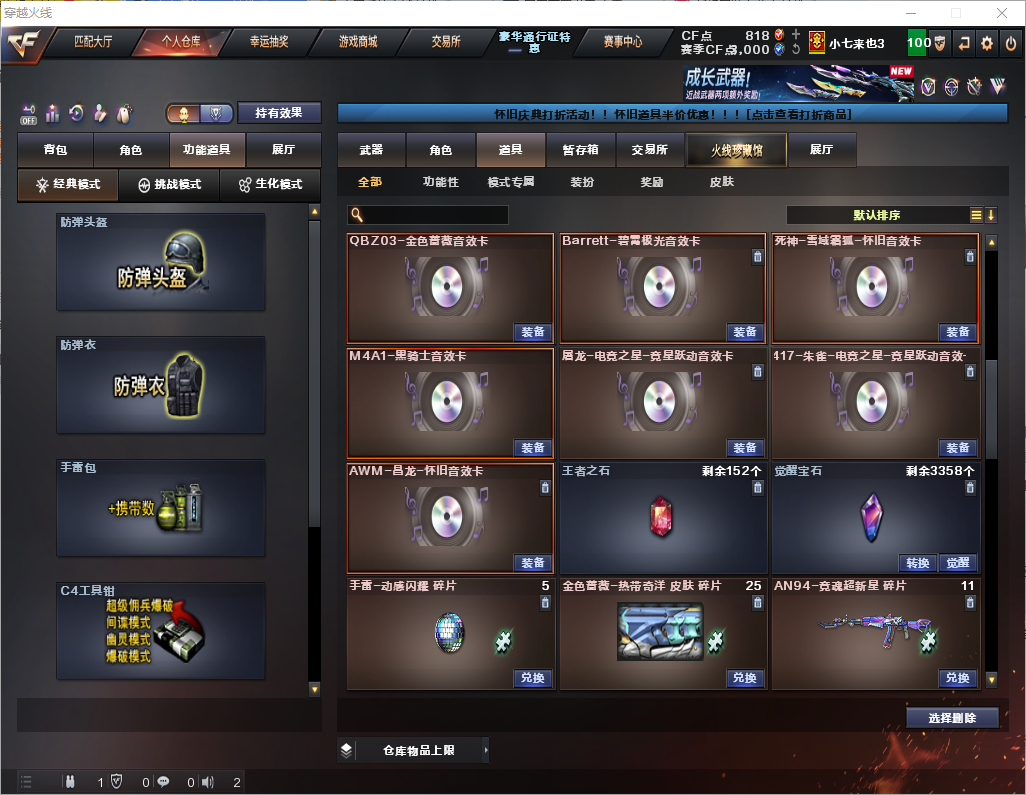Equip the QBZ03 sound card
The width and height of the screenshot is (1026, 795).
point(533,332)
